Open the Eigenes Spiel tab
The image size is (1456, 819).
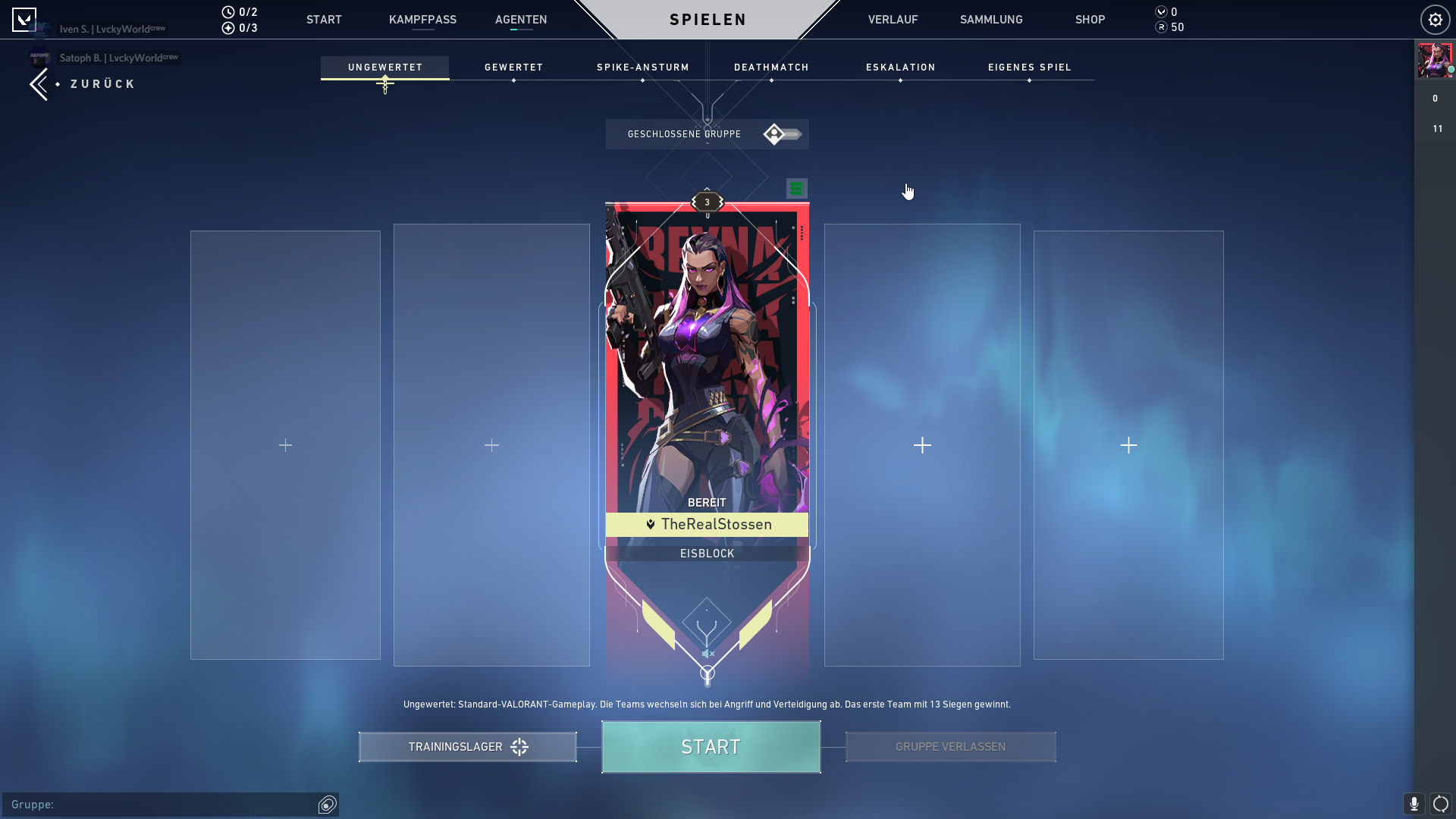coord(1029,67)
